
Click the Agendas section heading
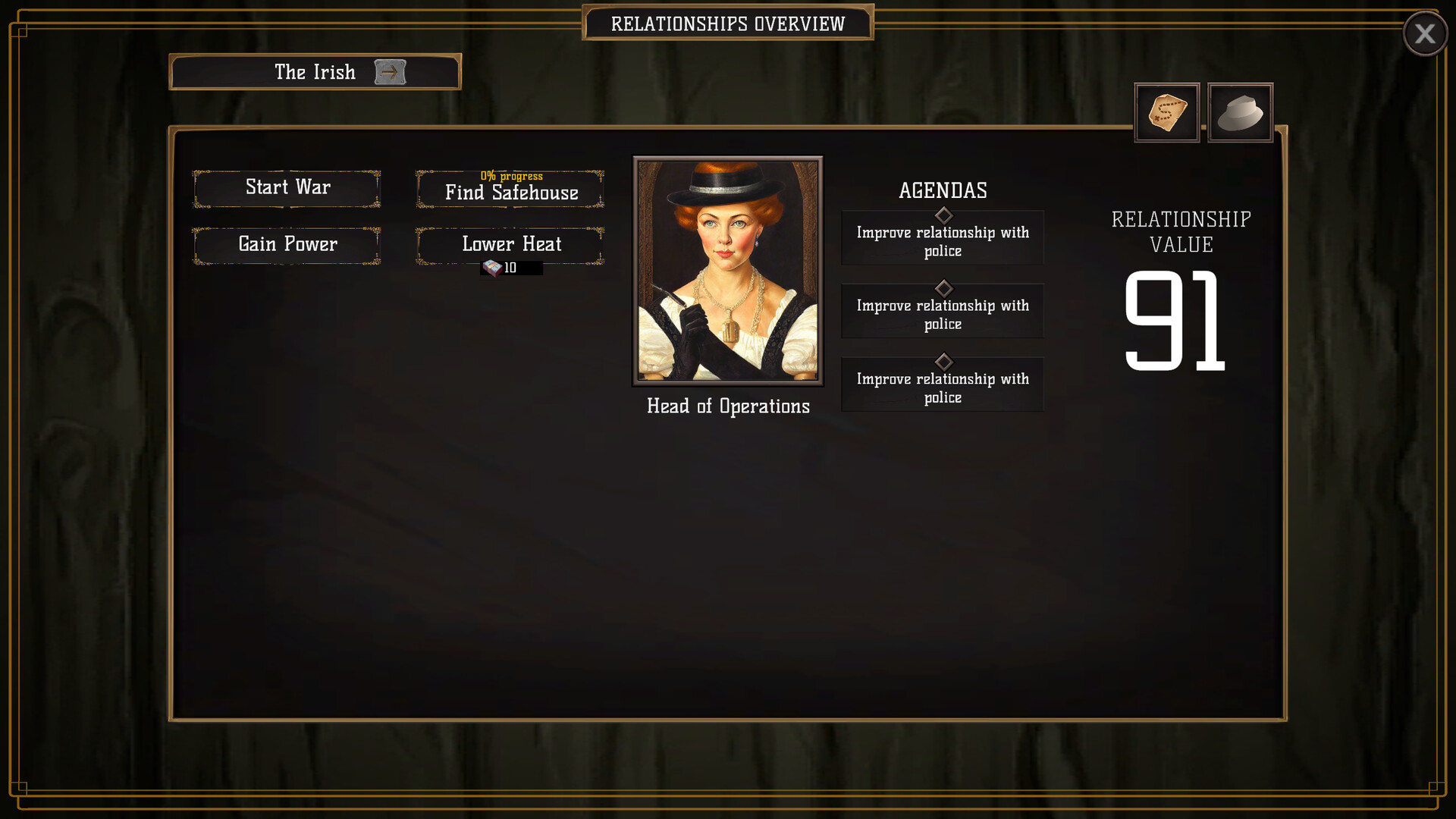[x=943, y=191]
